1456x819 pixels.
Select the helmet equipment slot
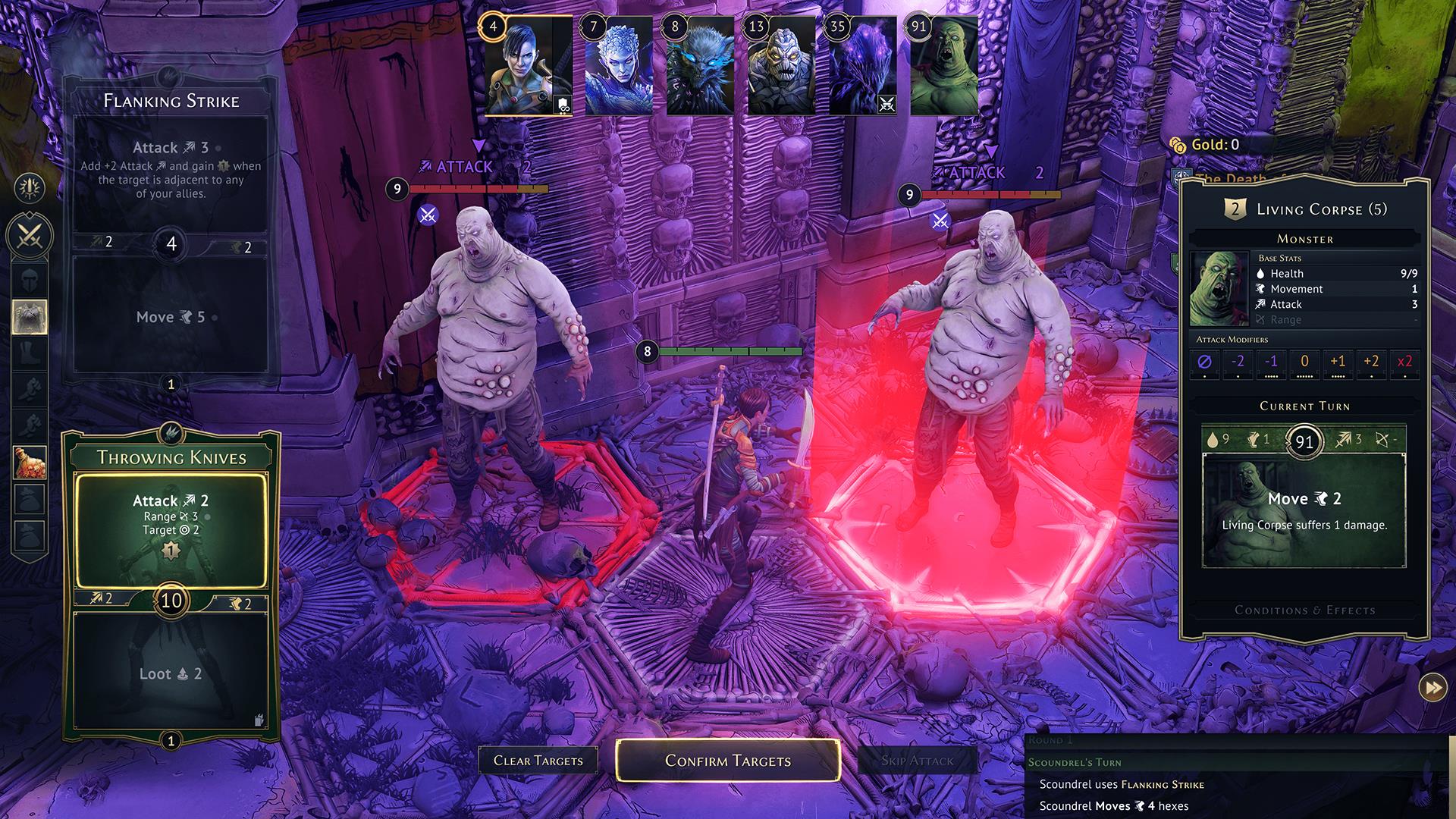pyautogui.click(x=30, y=280)
